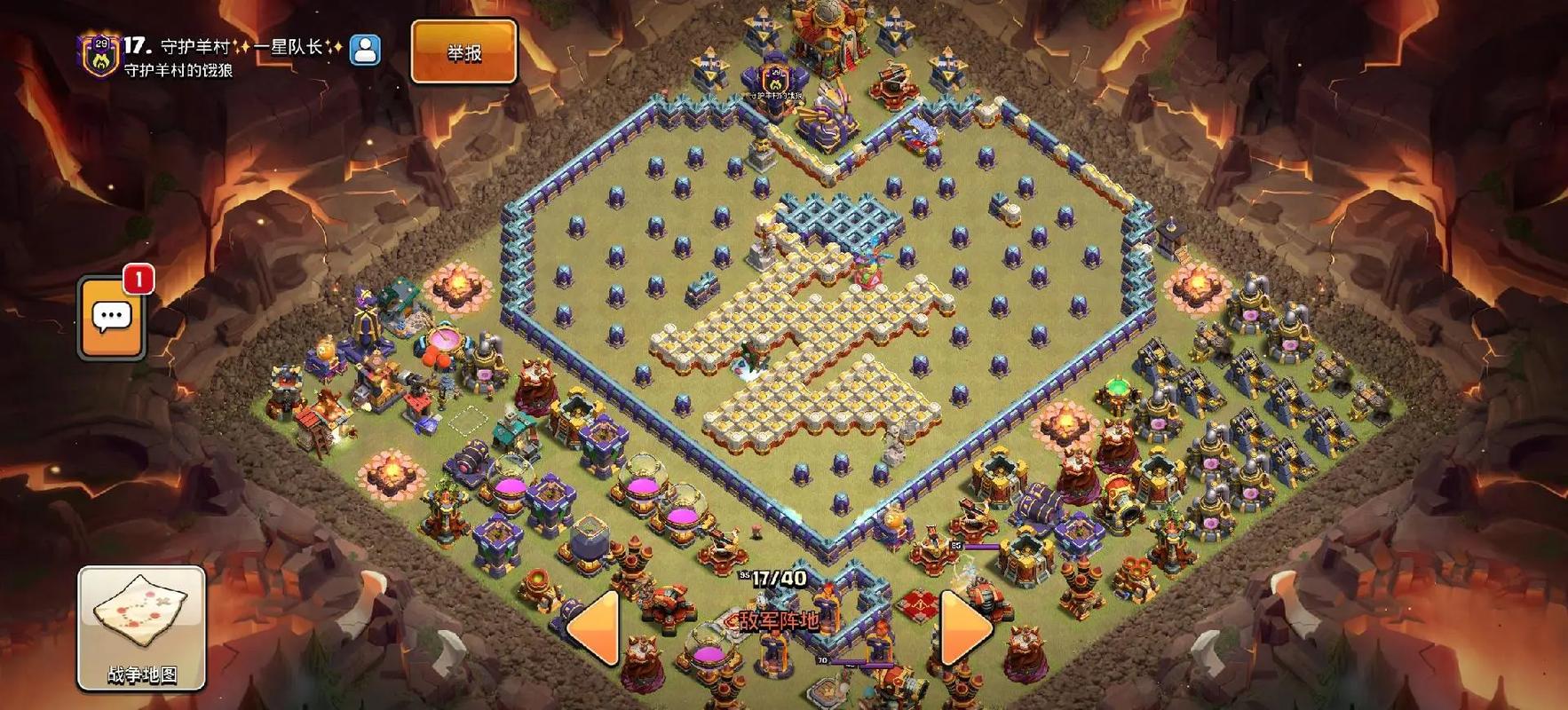Viewport: 1568px width, 710px height.
Task: Go to the previous enemy base
Action: (593, 628)
